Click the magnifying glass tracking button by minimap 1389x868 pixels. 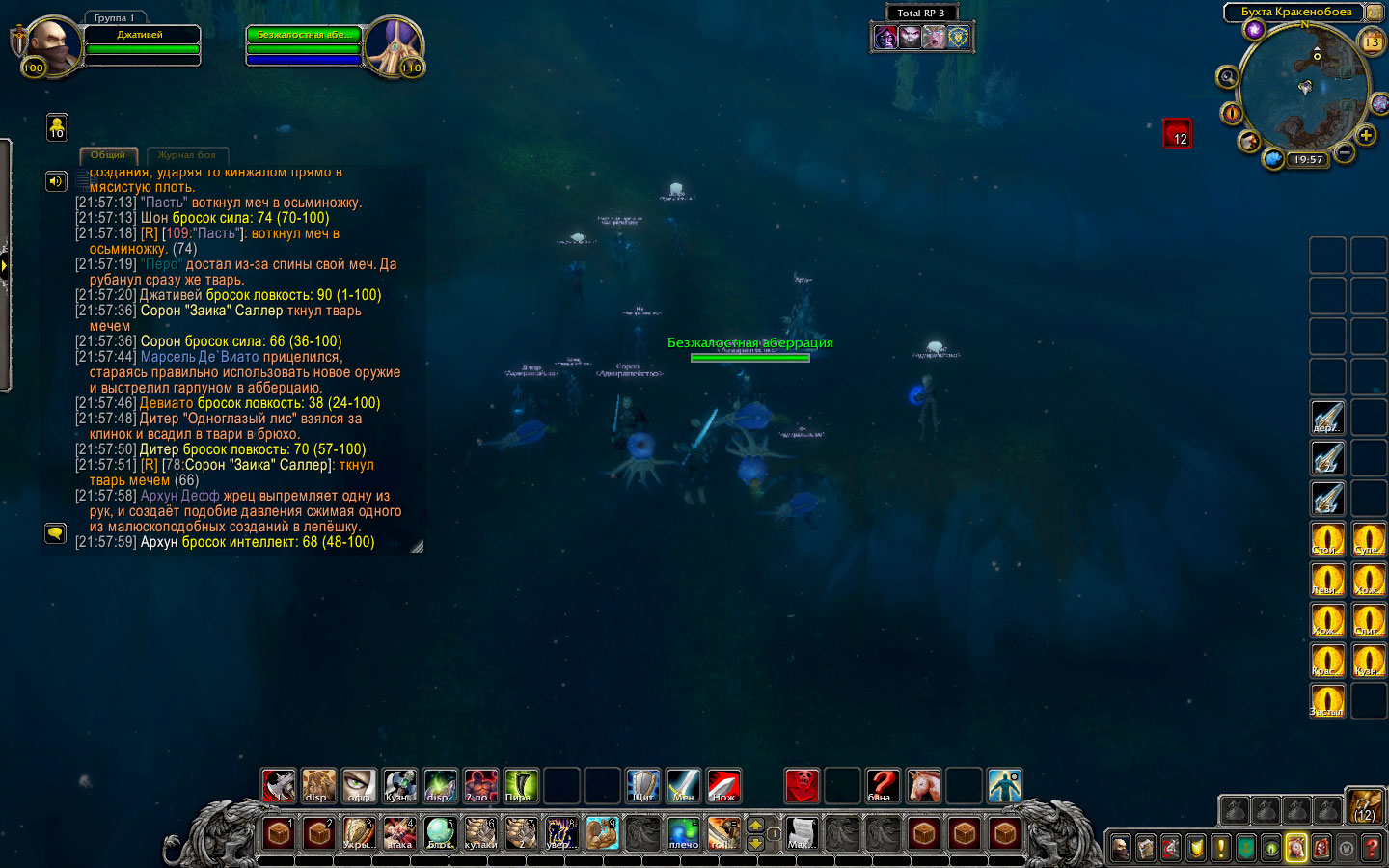(x=1227, y=77)
